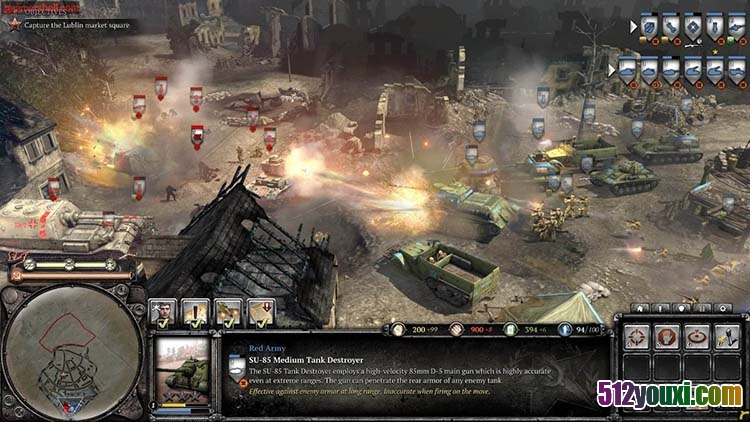750x422 pixels.
Task: Activate the red down-arrow ability icon
Action: click(262, 312)
